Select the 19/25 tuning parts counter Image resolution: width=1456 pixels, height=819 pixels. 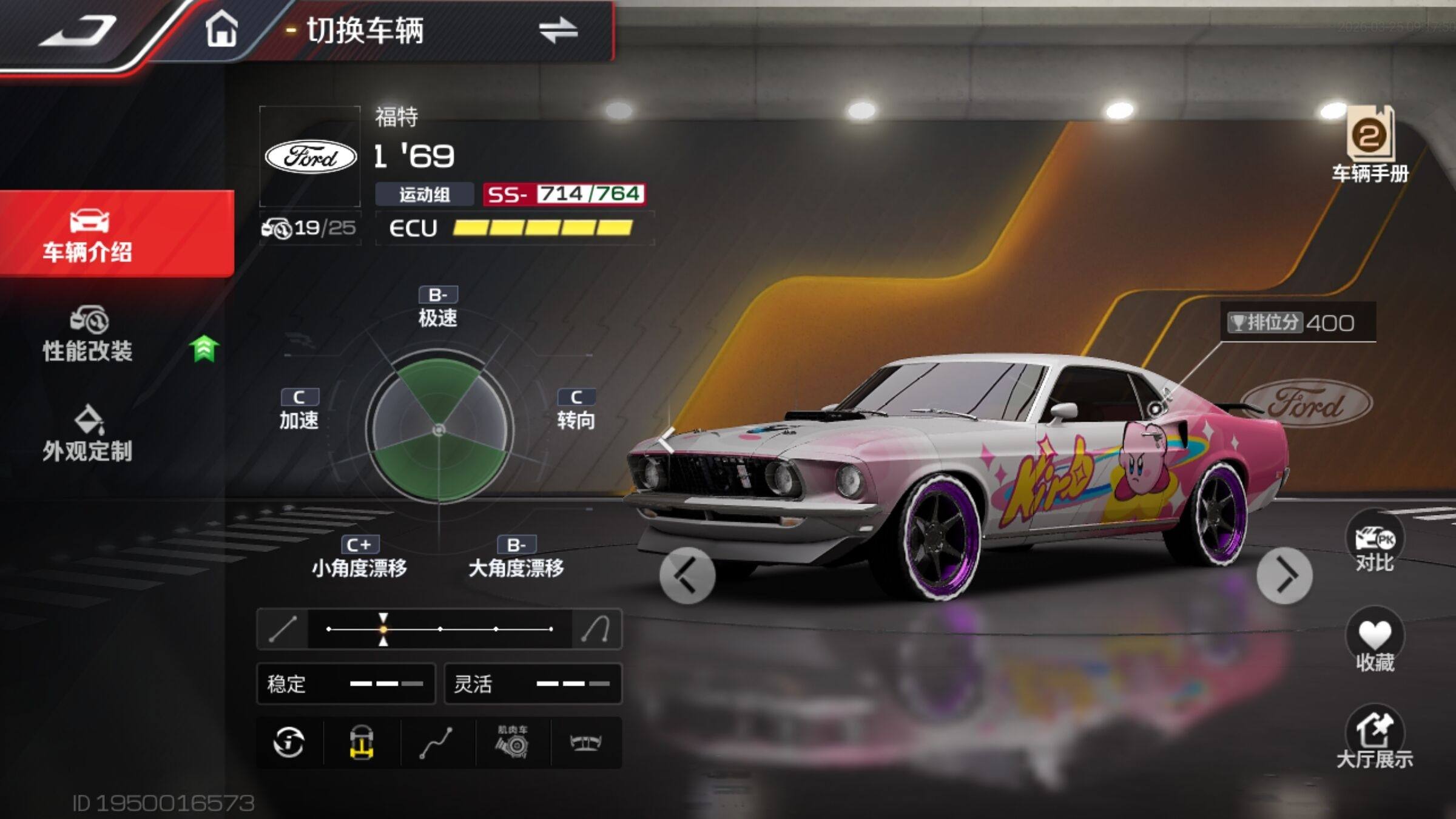pos(310,229)
